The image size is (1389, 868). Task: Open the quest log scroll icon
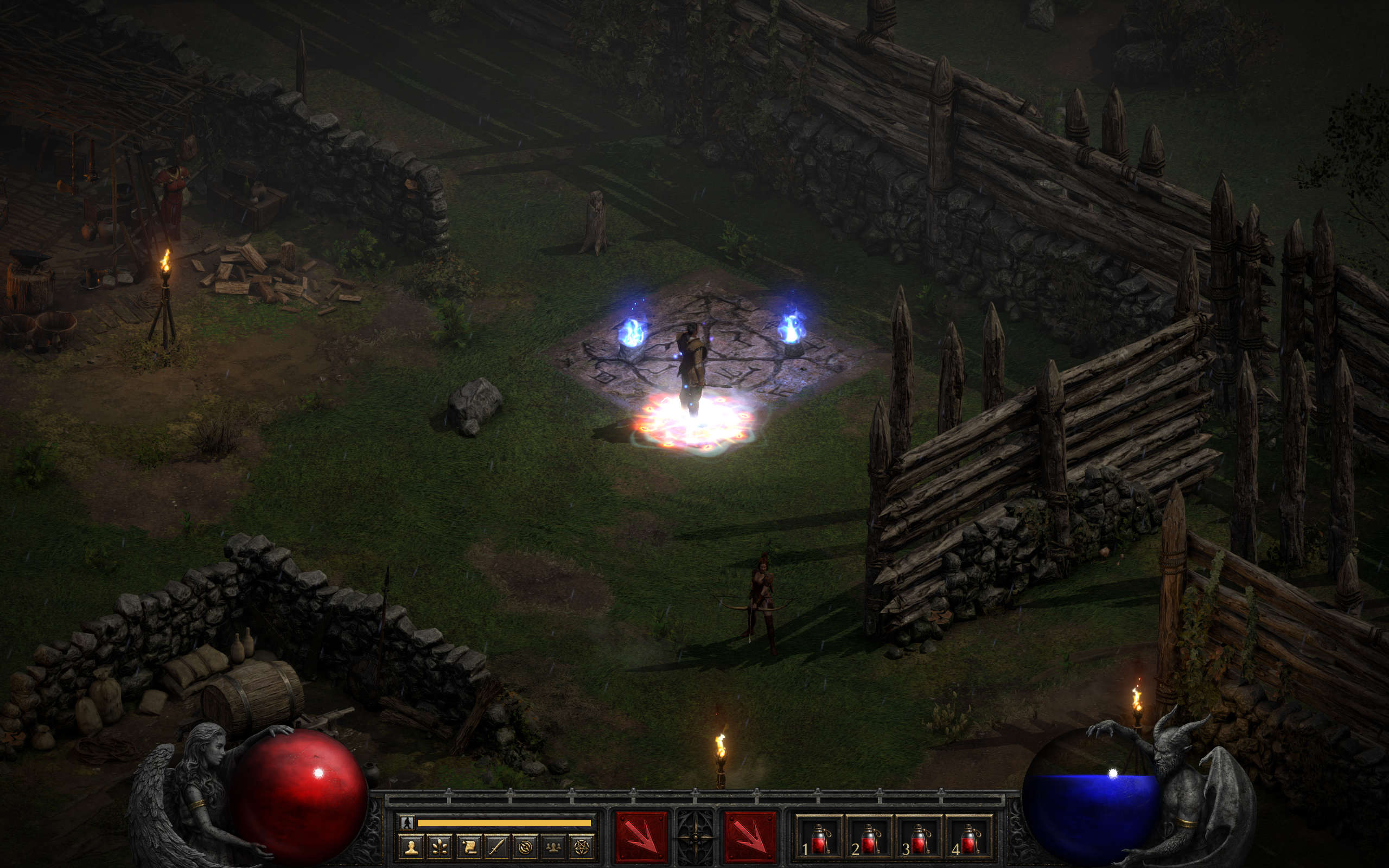pos(468,847)
